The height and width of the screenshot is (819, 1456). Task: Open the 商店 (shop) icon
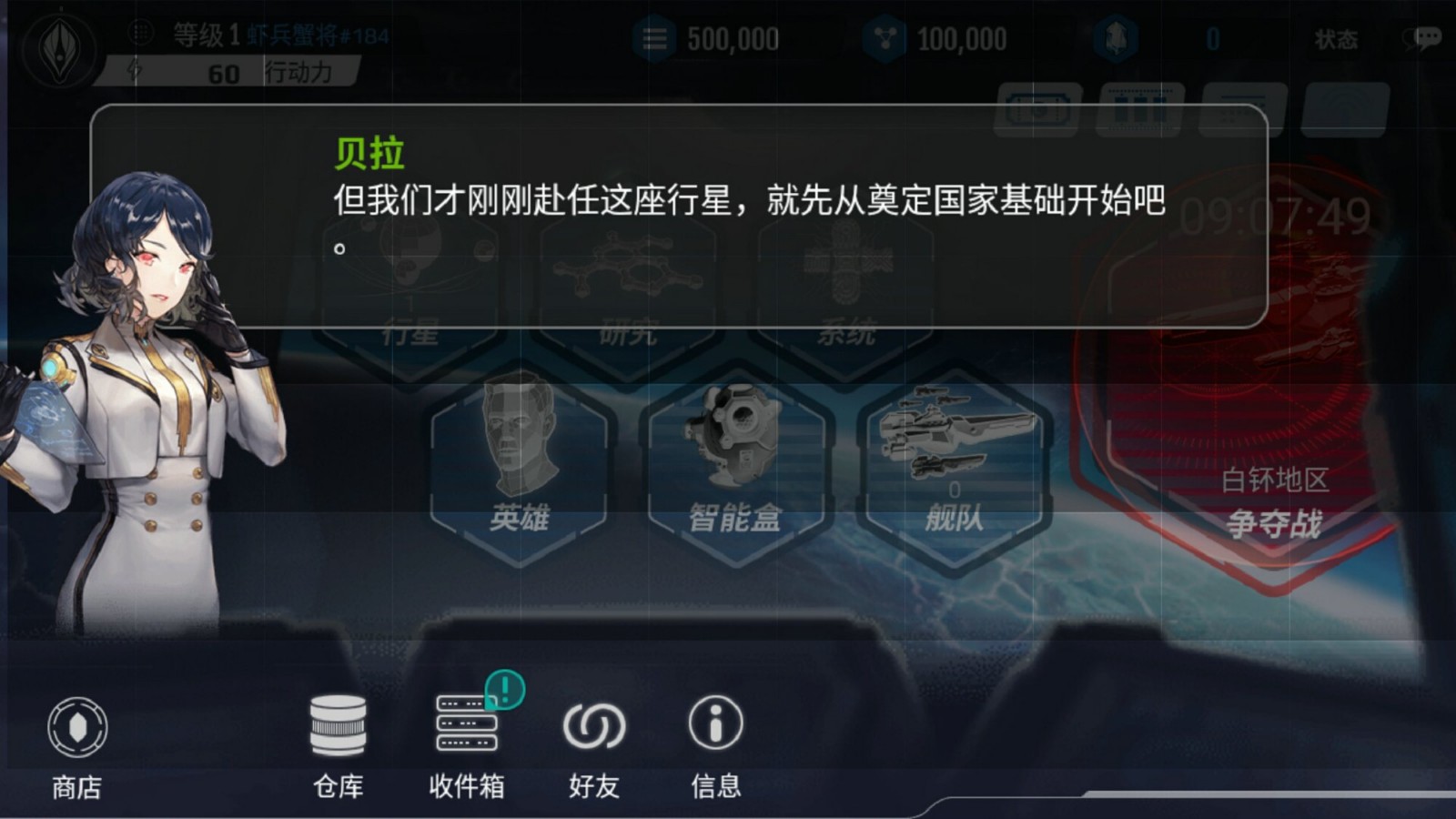[x=80, y=728]
